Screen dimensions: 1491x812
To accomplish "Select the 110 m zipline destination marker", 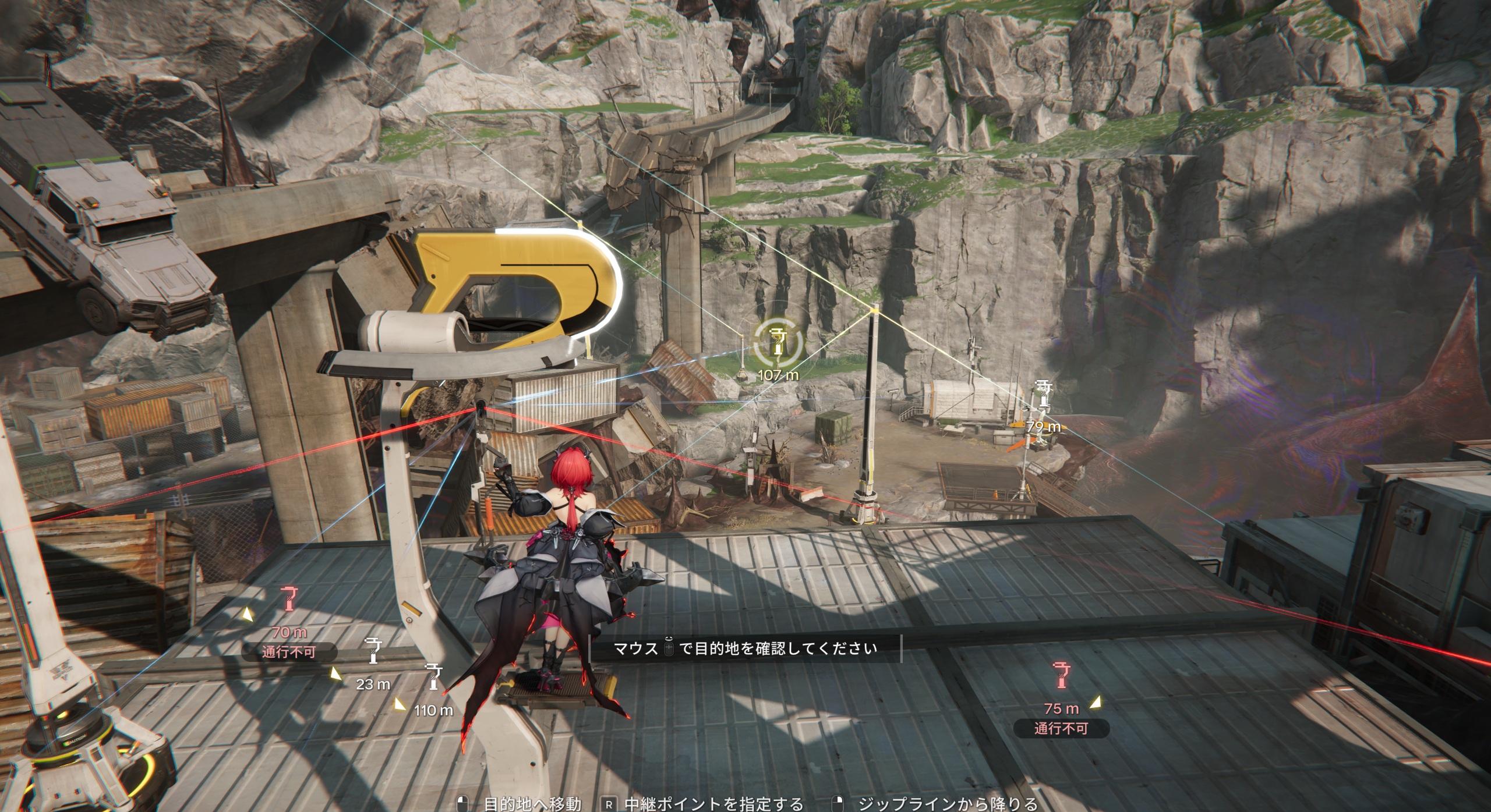I will point(433,676).
